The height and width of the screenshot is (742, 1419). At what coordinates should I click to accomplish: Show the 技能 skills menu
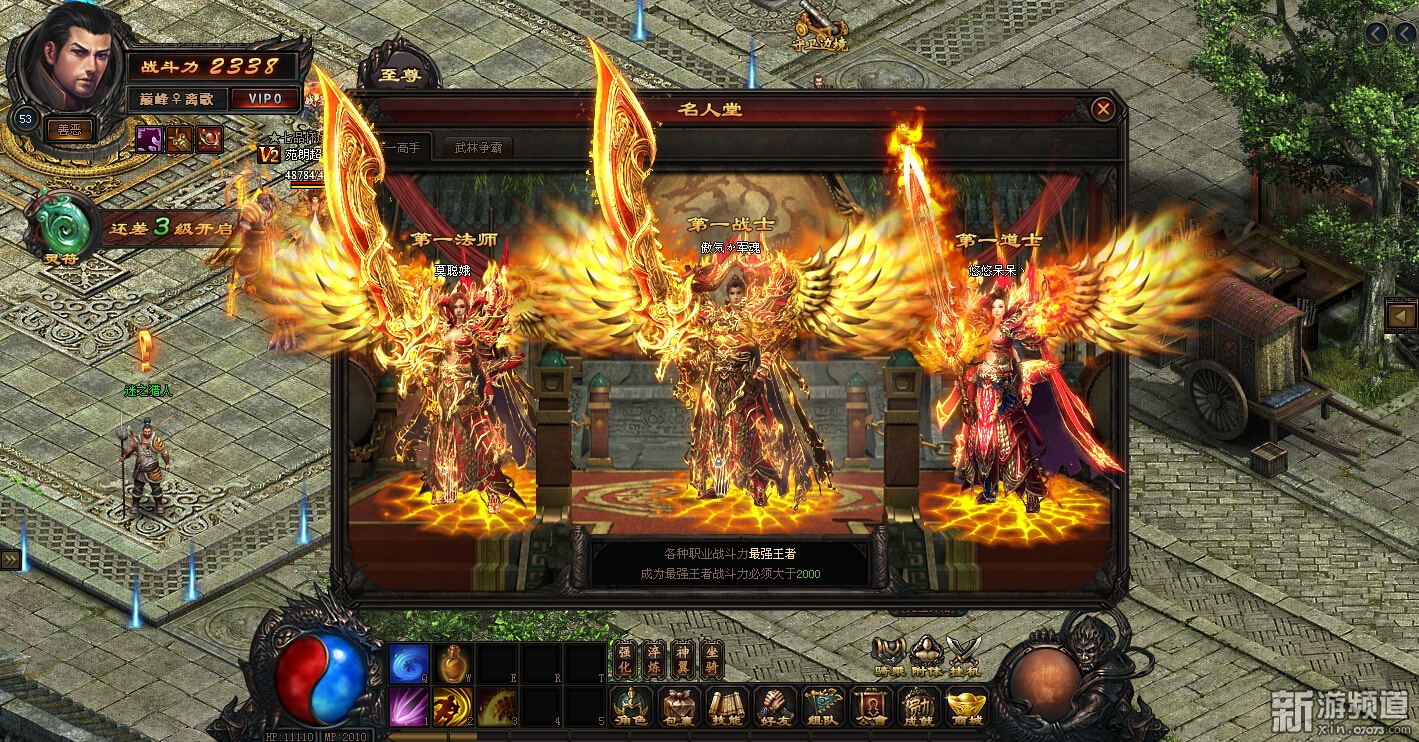click(x=727, y=706)
